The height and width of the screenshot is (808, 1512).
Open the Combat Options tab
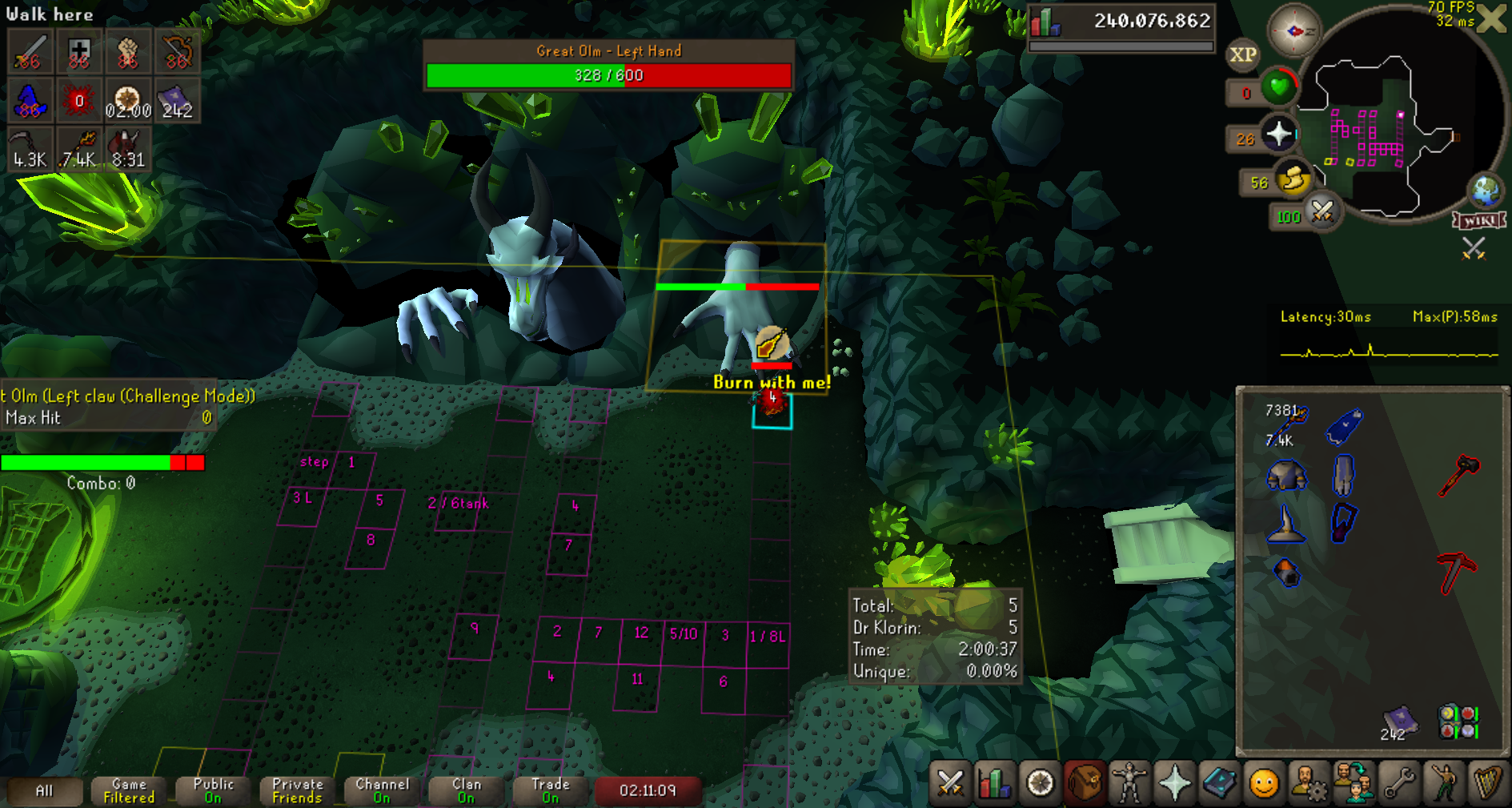(x=950, y=782)
